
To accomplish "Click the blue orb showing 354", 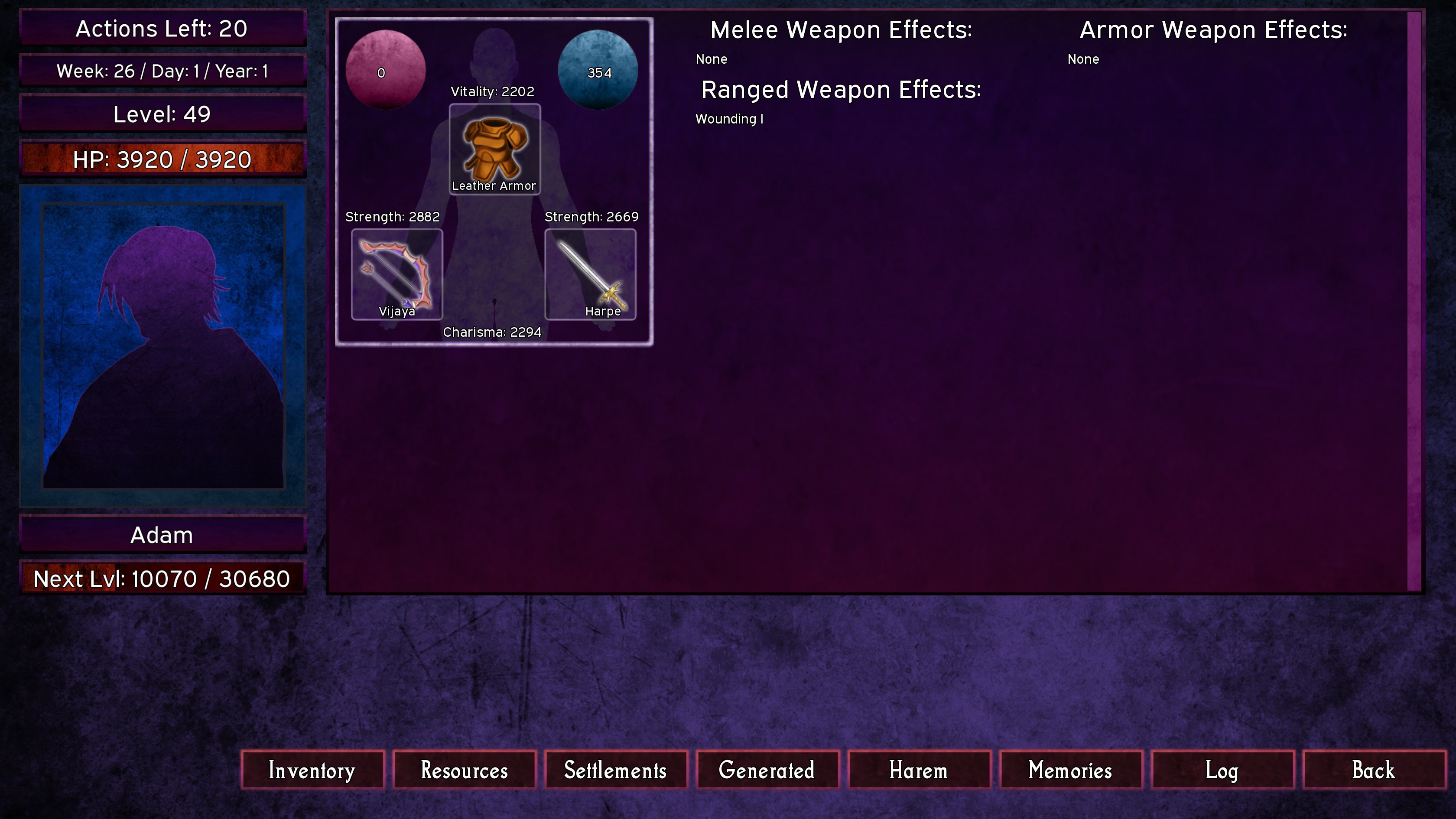I will click(598, 70).
